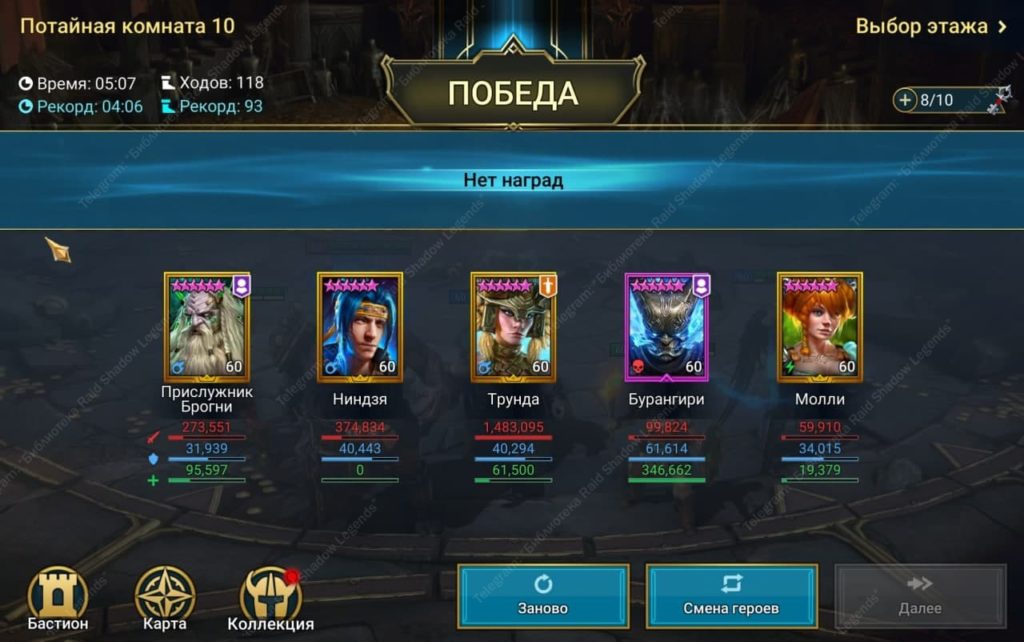
Task: Open the floor selection (Выбор этажа)
Action: (930, 27)
